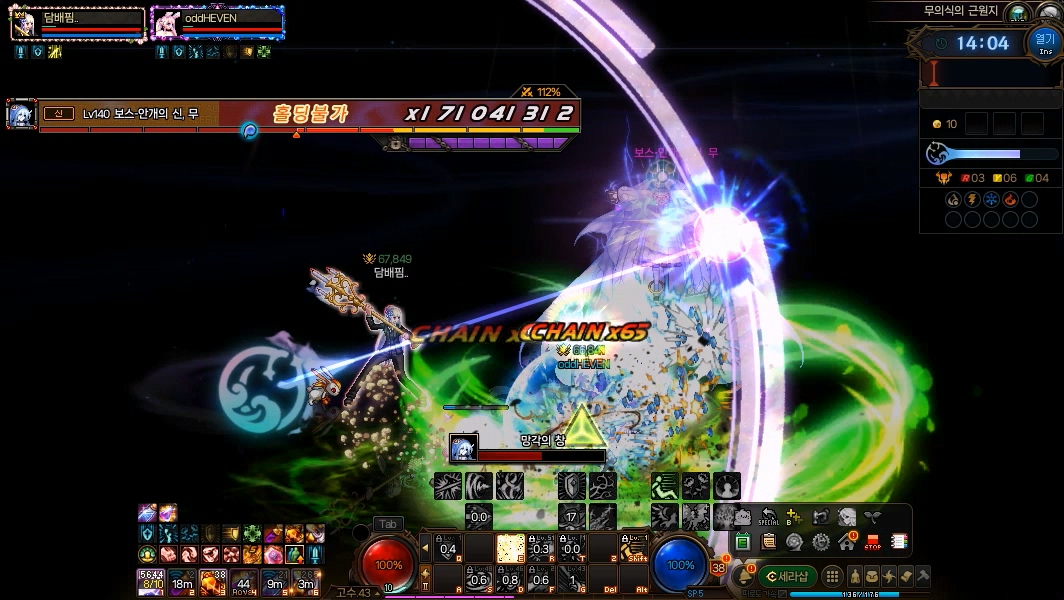1064x600 pixels.
Task: Select the SPECIAL return arrow icon
Action: [768, 517]
